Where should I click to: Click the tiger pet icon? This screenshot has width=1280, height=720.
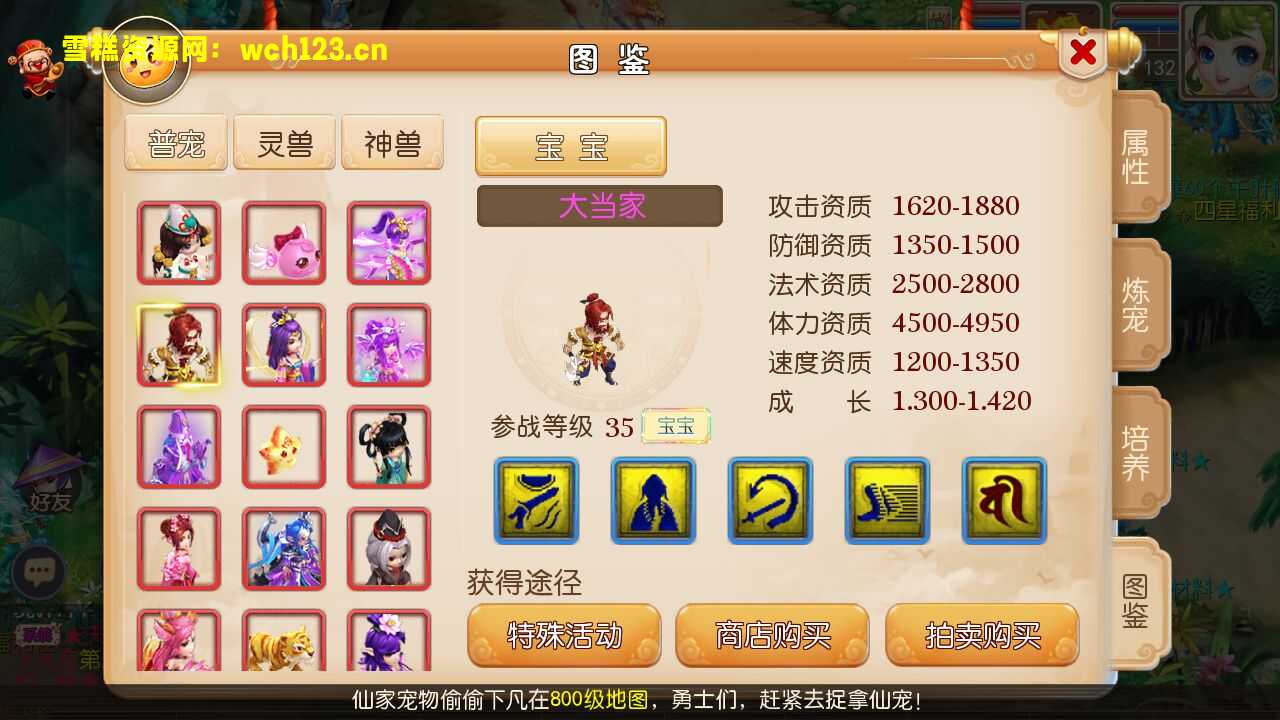click(283, 645)
